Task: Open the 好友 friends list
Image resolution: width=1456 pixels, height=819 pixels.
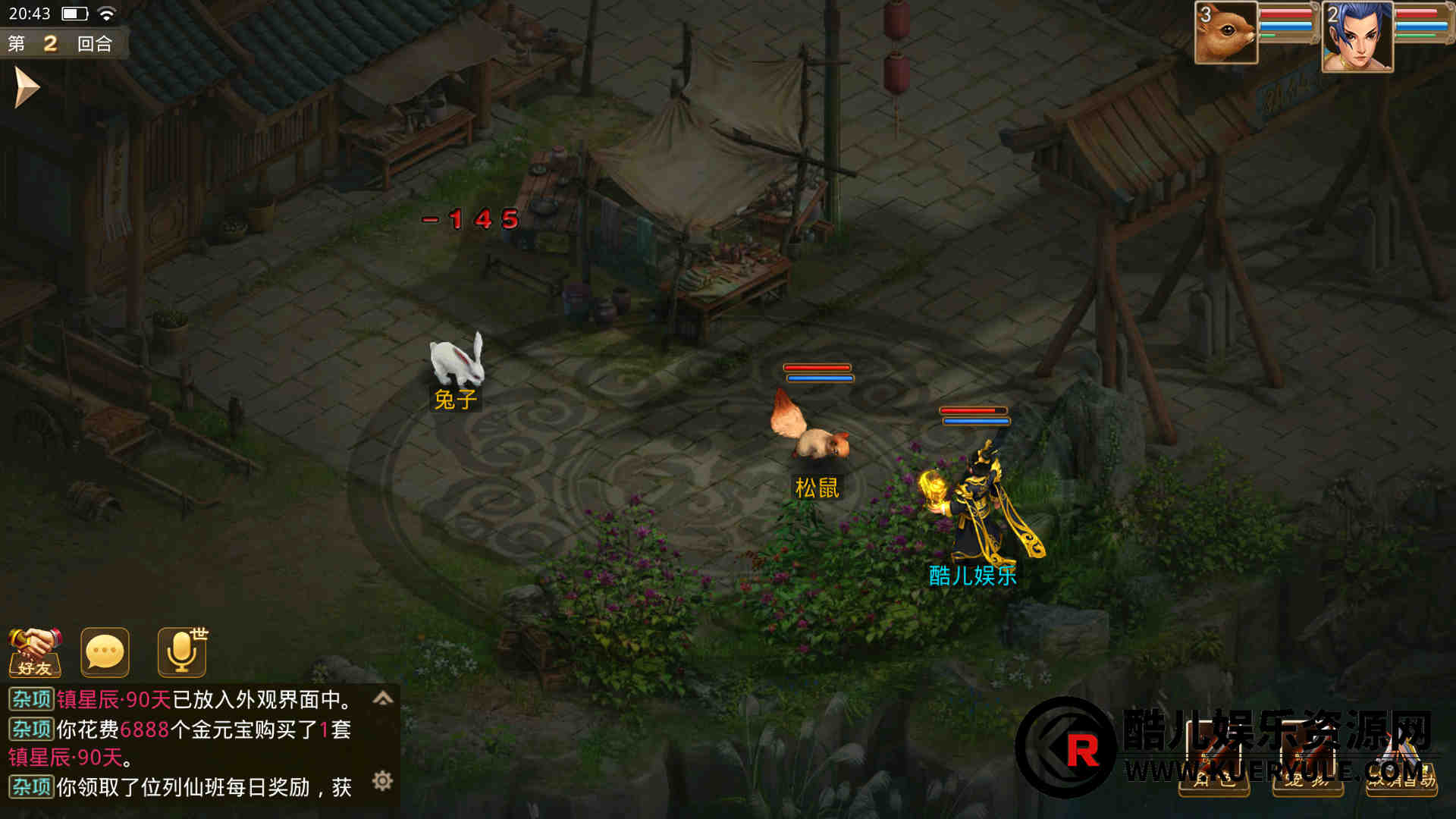Action: click(x=35, y=651)
